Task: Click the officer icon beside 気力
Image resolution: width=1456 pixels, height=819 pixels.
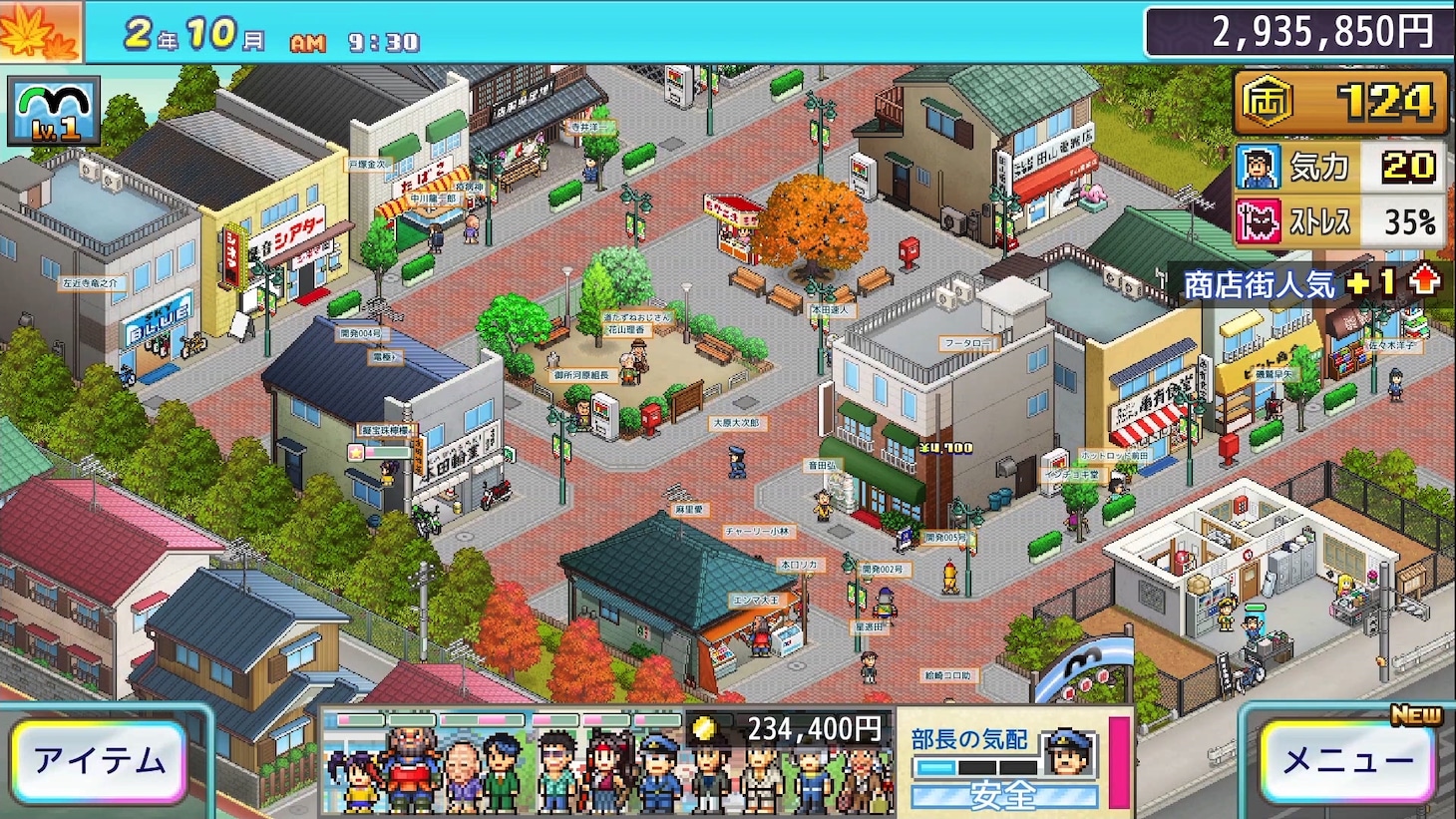Action: tap(1259, 167)
